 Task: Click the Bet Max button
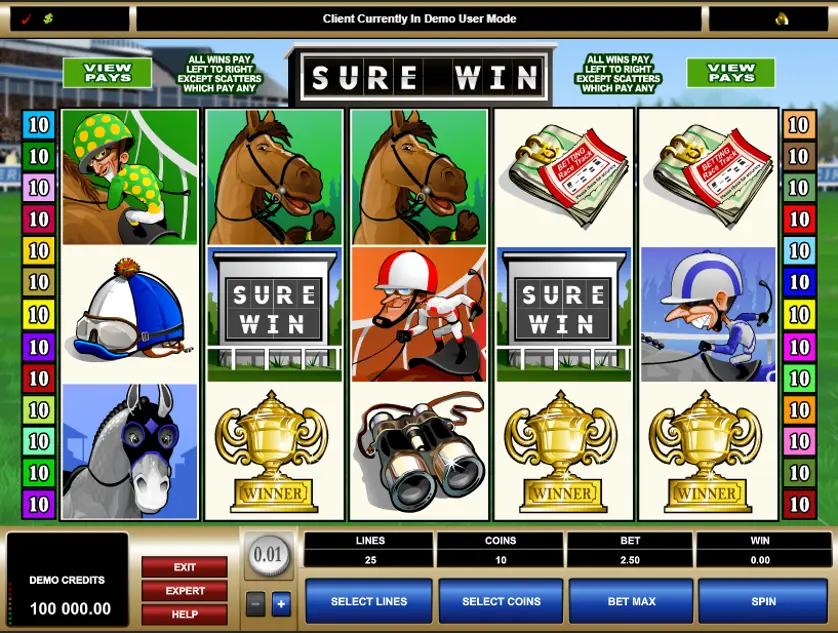click(x=631, y=601)
